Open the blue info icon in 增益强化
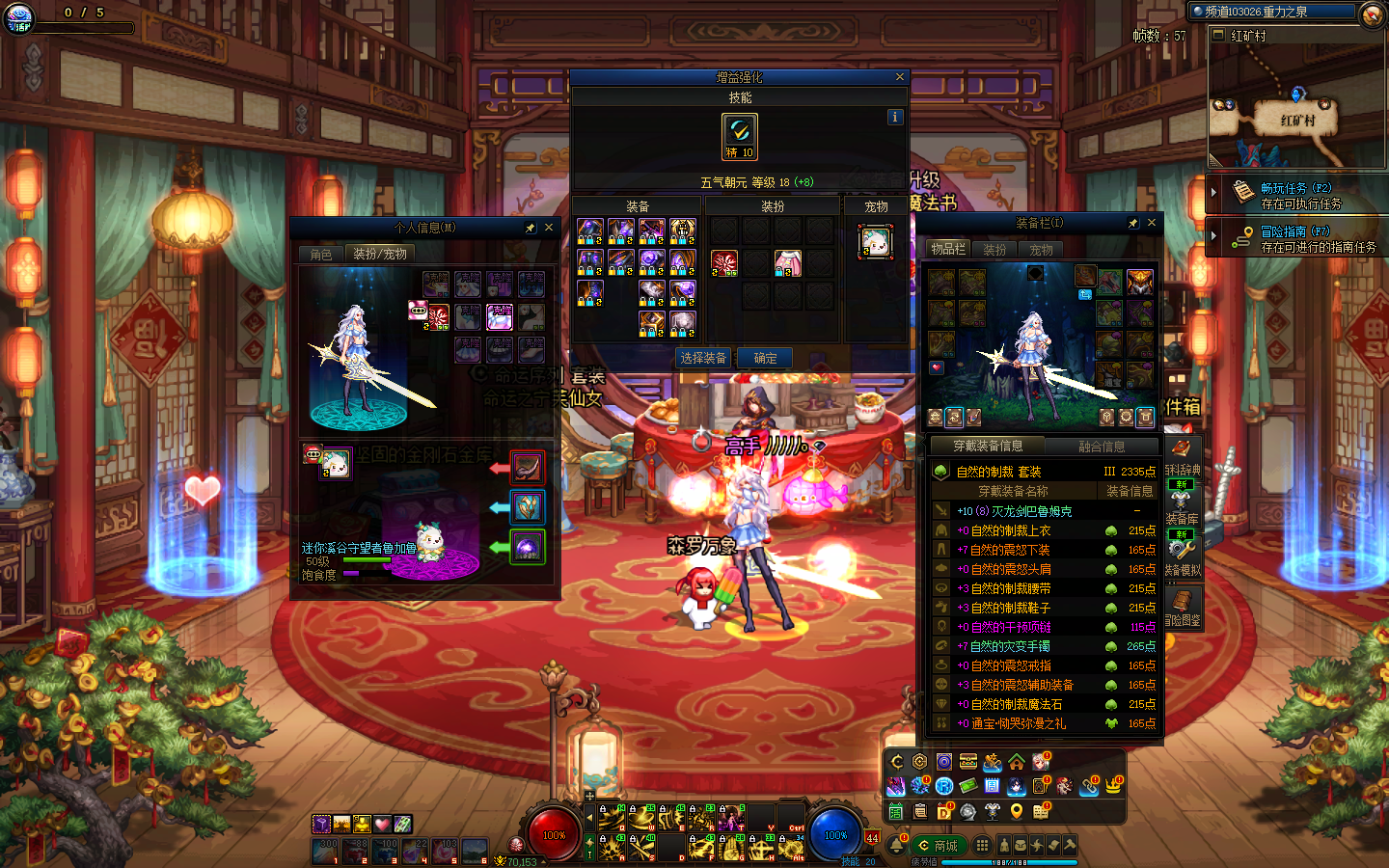Image resolution: width=1389 pixels, height=868 pixels. coord(895,117)
